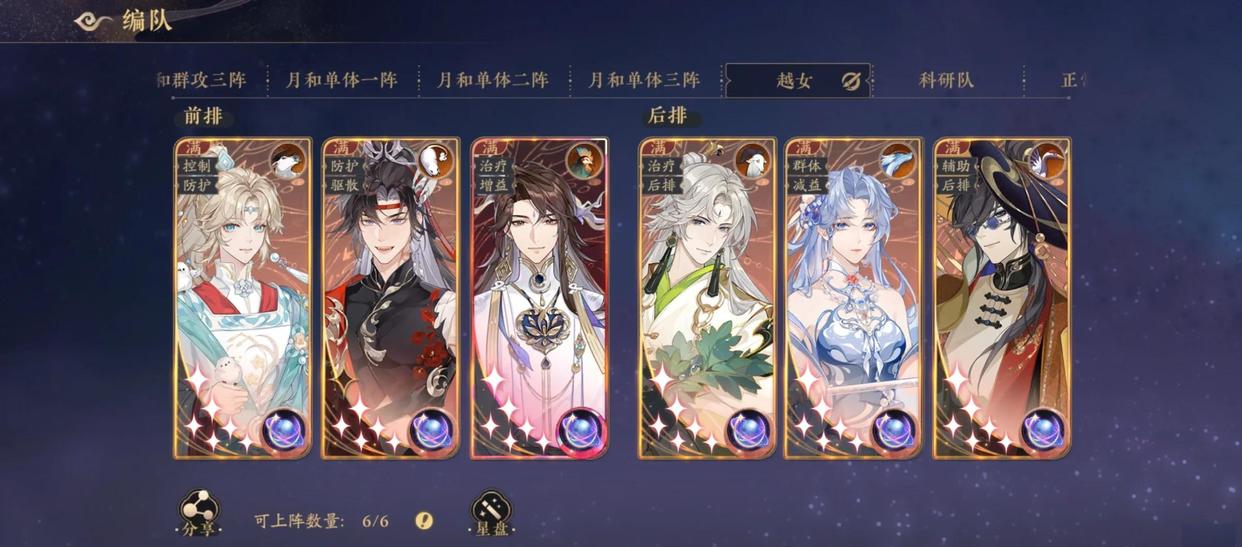The height and width of the screenshot is (547, 1242).
Task: Select the blond 控制 防护 character card
Action: point(243,298)
